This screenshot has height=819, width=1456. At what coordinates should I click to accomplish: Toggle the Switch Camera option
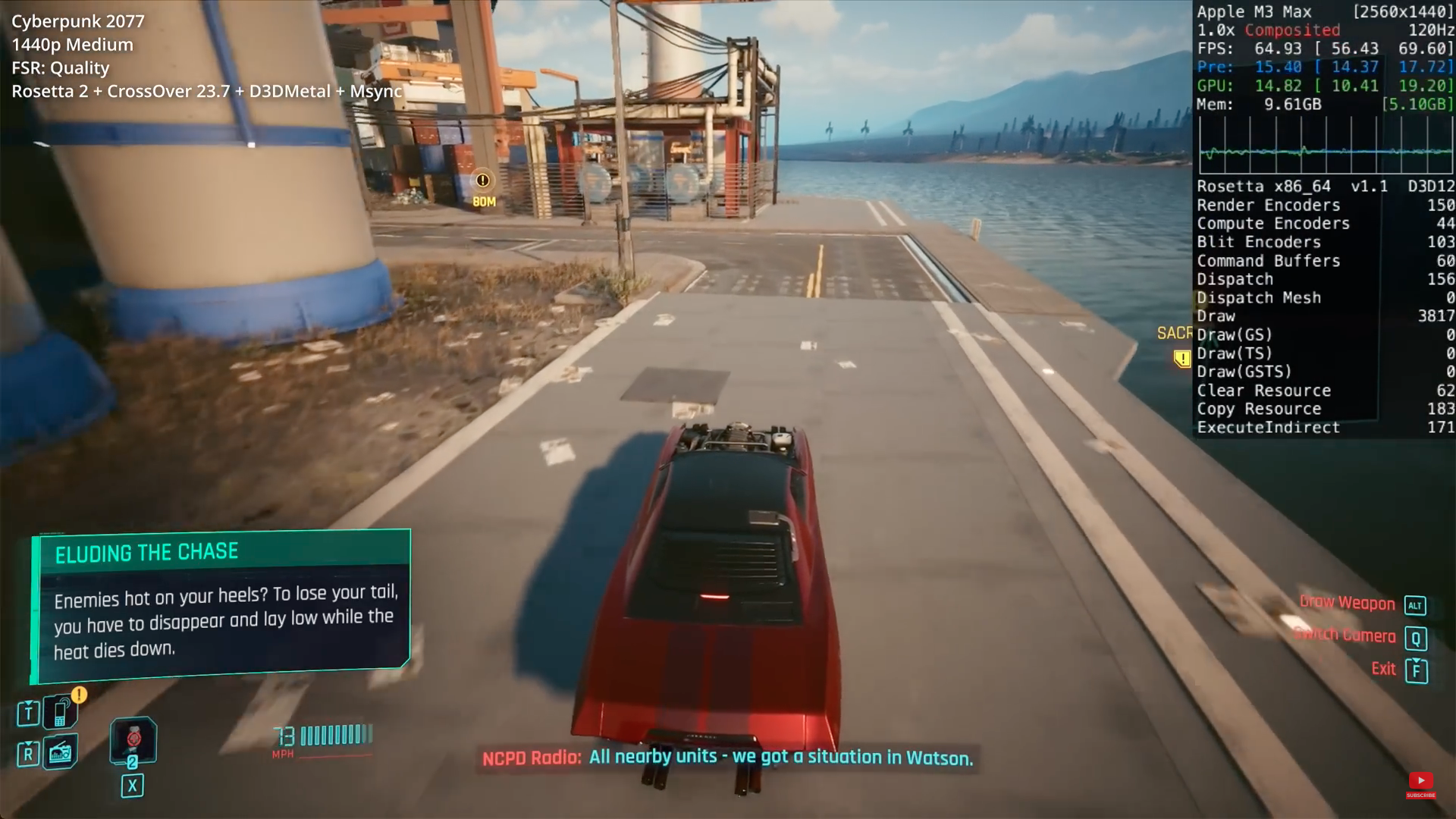coord(1346,635)
